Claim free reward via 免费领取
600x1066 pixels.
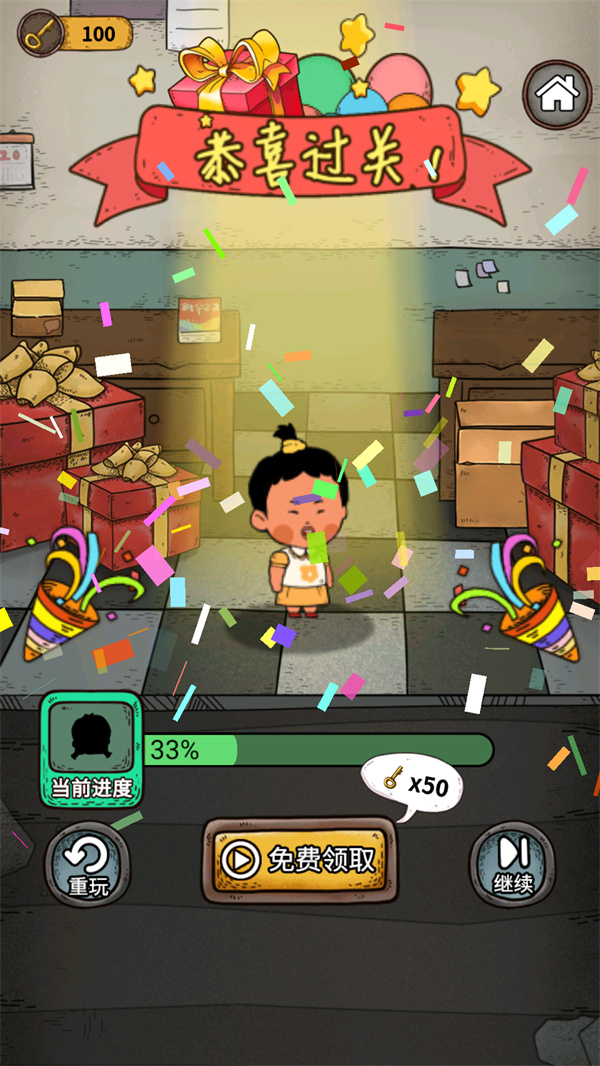(x=296, y=860)
